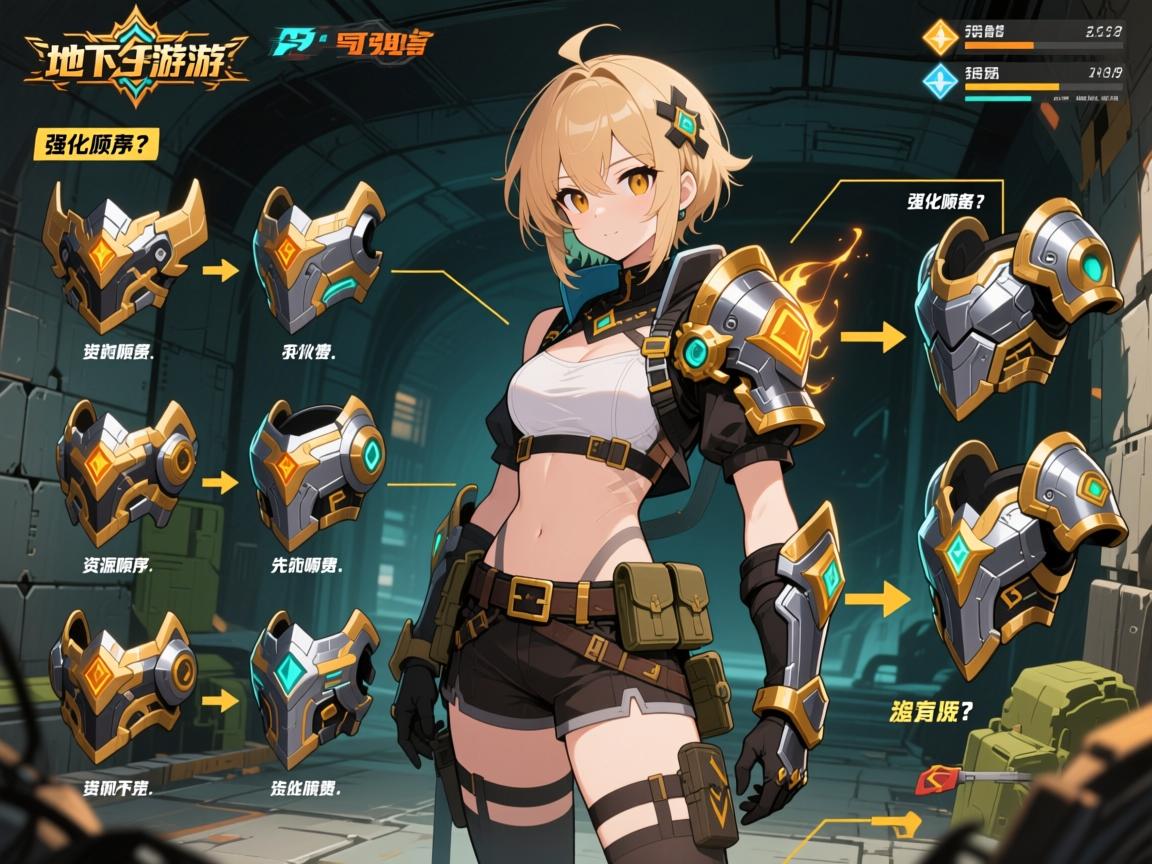1152x864 pixels.
Task: Open the yellow-highlighted 强化顺序 header
Action: click(x=96, y=143)
